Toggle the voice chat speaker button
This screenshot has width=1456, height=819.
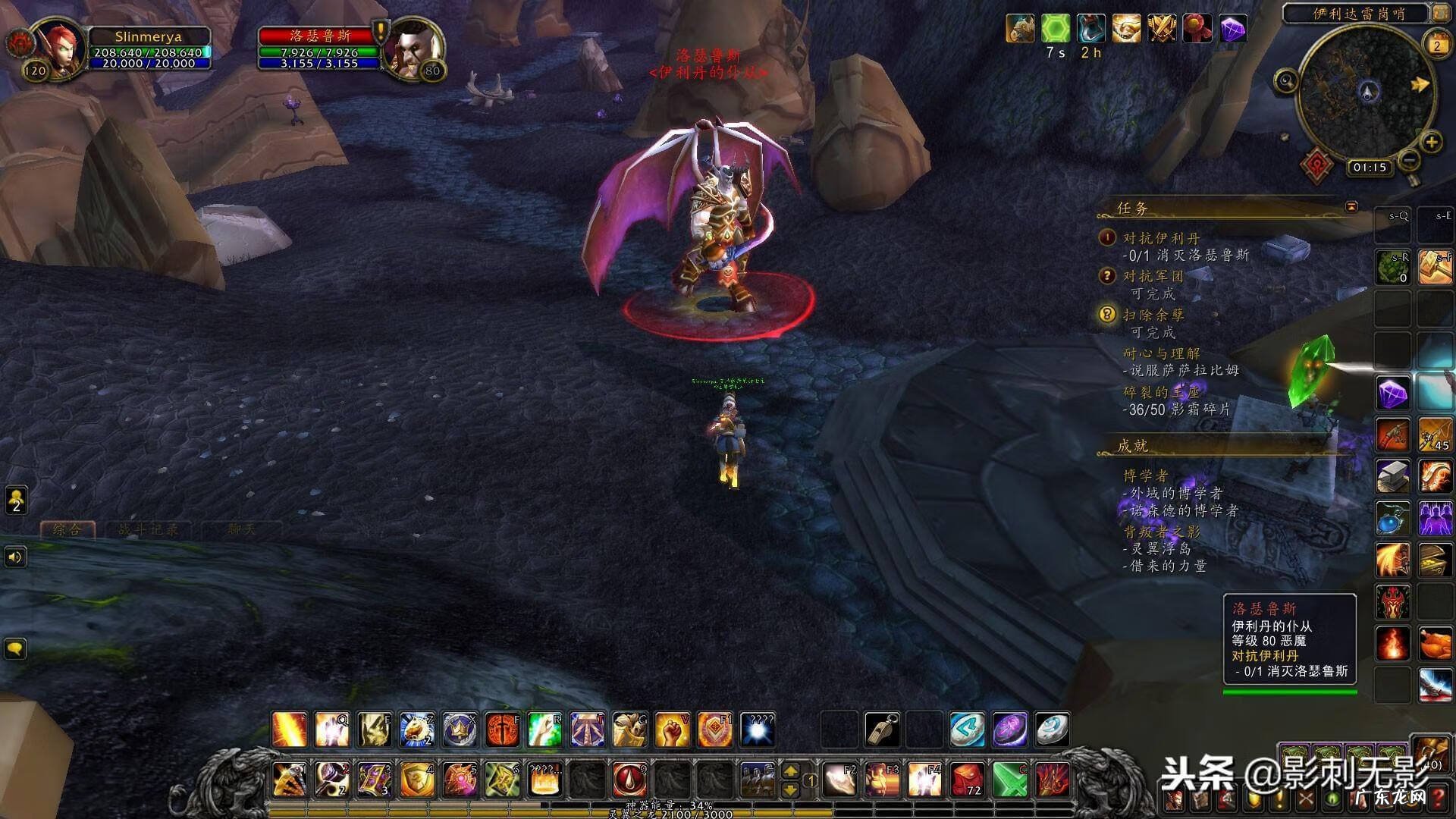[16, 557]
